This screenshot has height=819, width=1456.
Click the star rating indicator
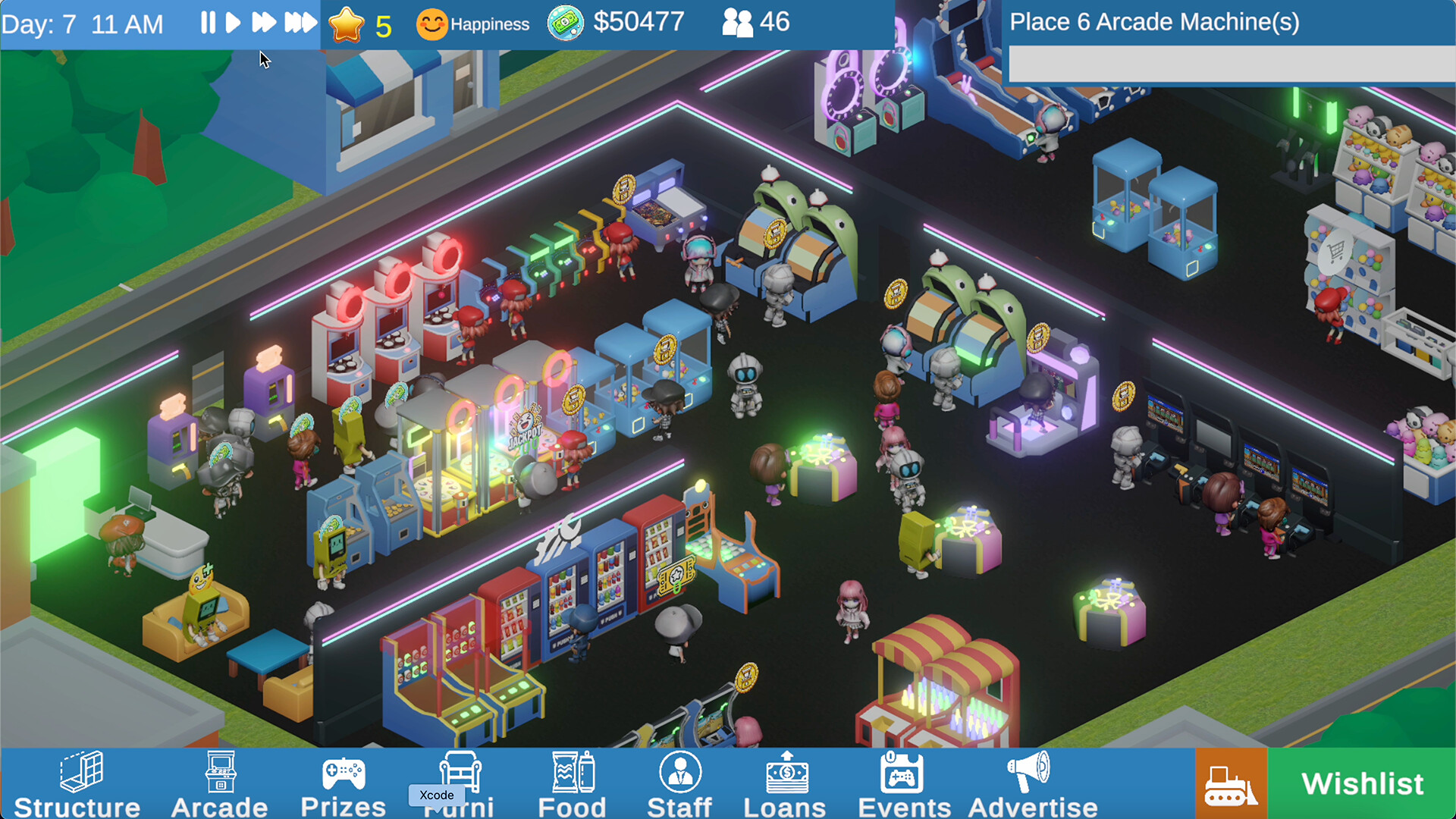347,23
